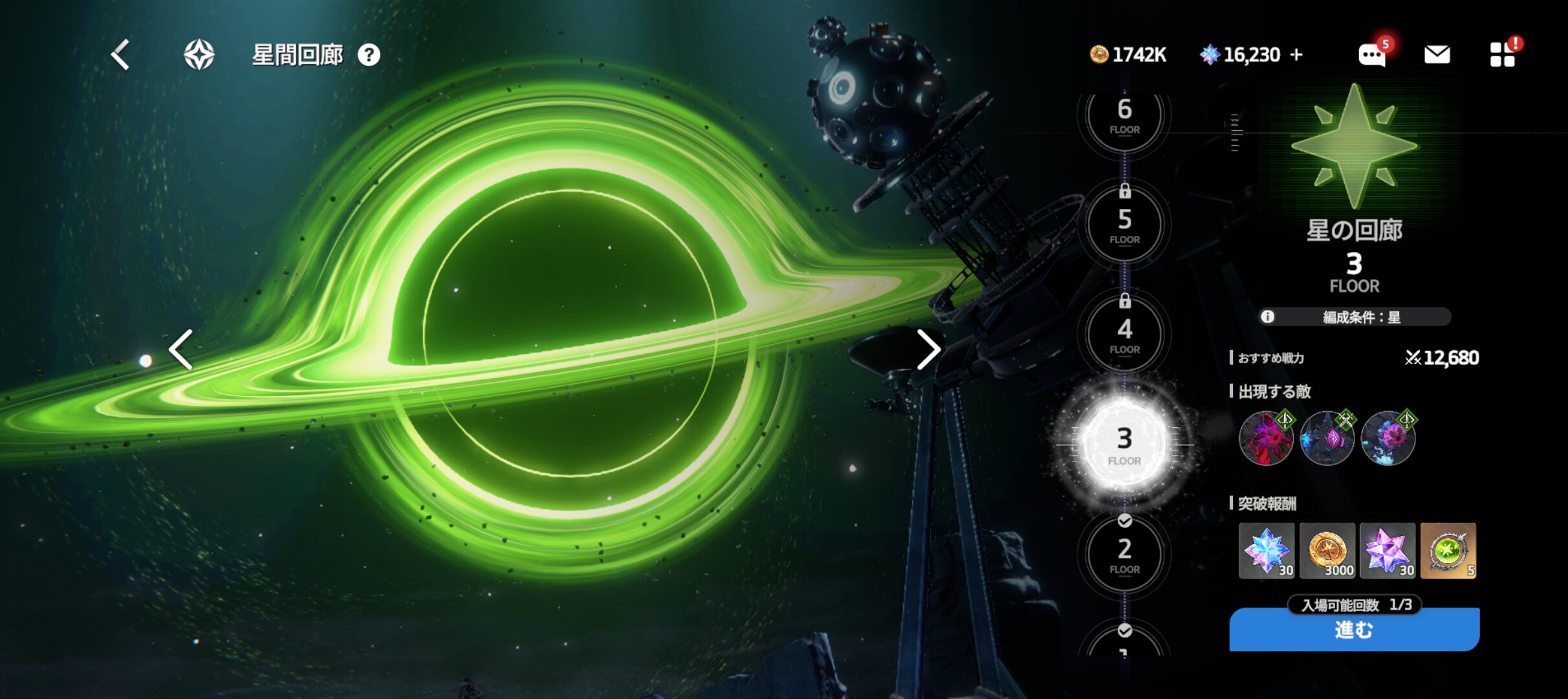Open the chat messages icon
The image size is (1568, 699).
[1371, 55]
